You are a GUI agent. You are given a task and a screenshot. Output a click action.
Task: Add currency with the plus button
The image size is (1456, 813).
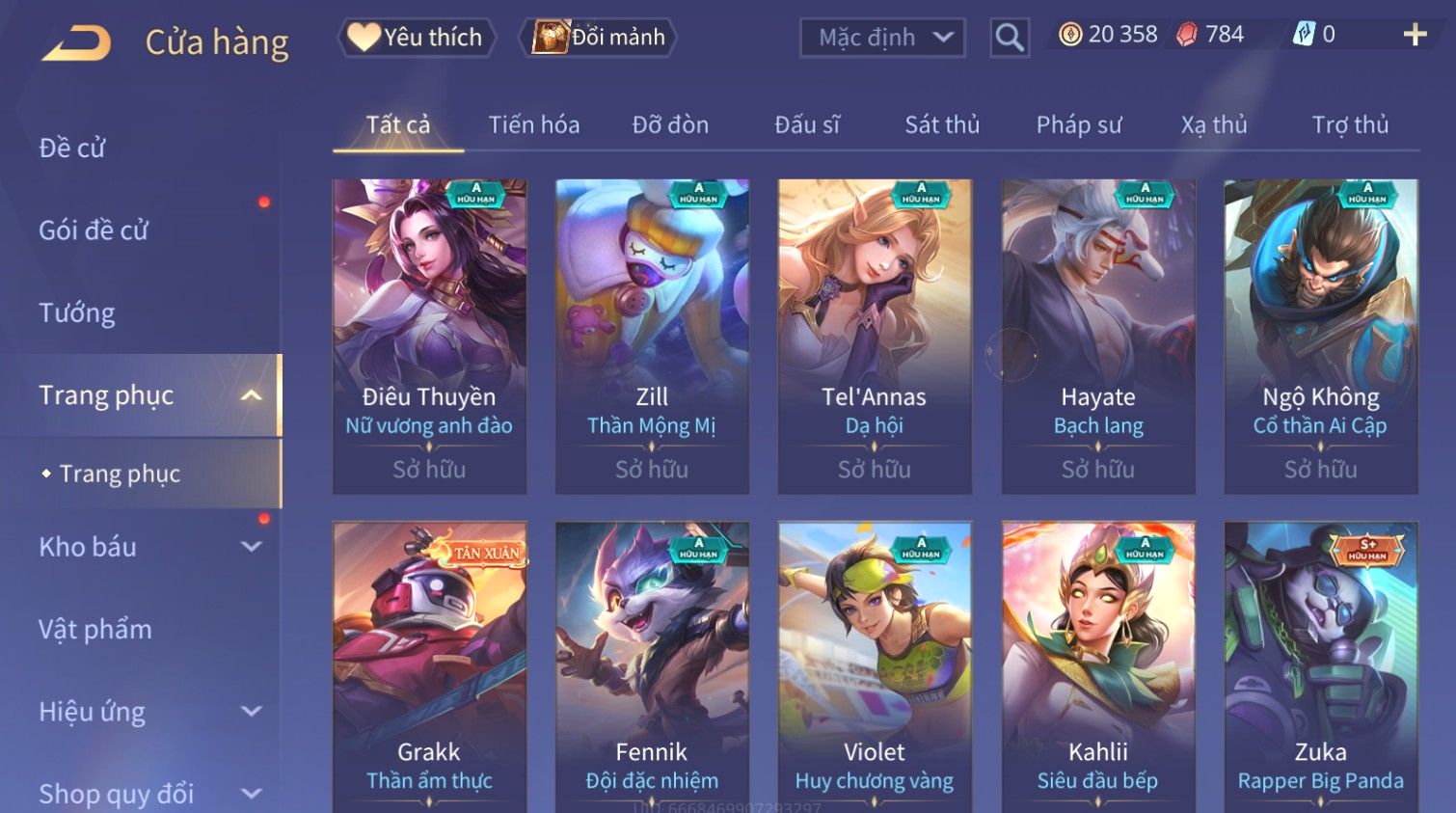(x=1414, y=35)
